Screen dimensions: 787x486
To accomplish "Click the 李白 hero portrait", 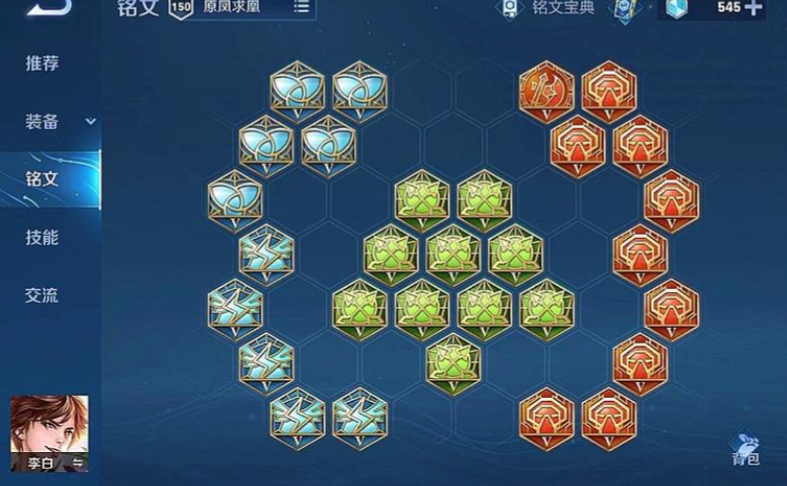I will point(49,432).
